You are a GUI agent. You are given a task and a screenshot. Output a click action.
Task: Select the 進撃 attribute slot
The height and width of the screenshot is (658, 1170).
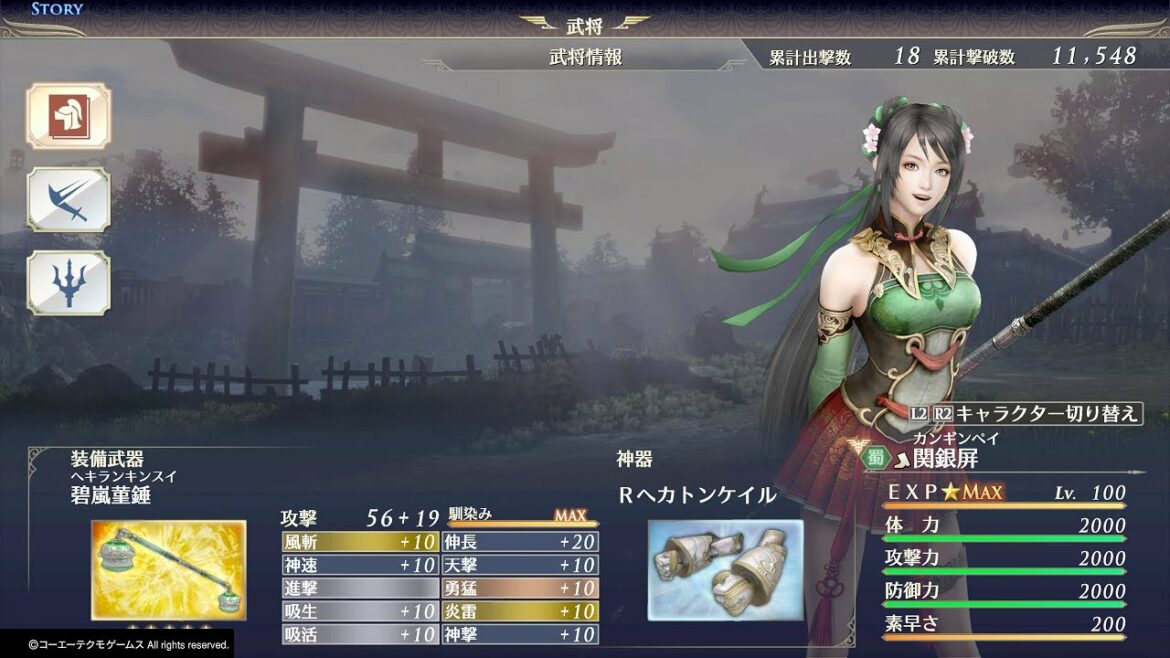tap(360, 588)
